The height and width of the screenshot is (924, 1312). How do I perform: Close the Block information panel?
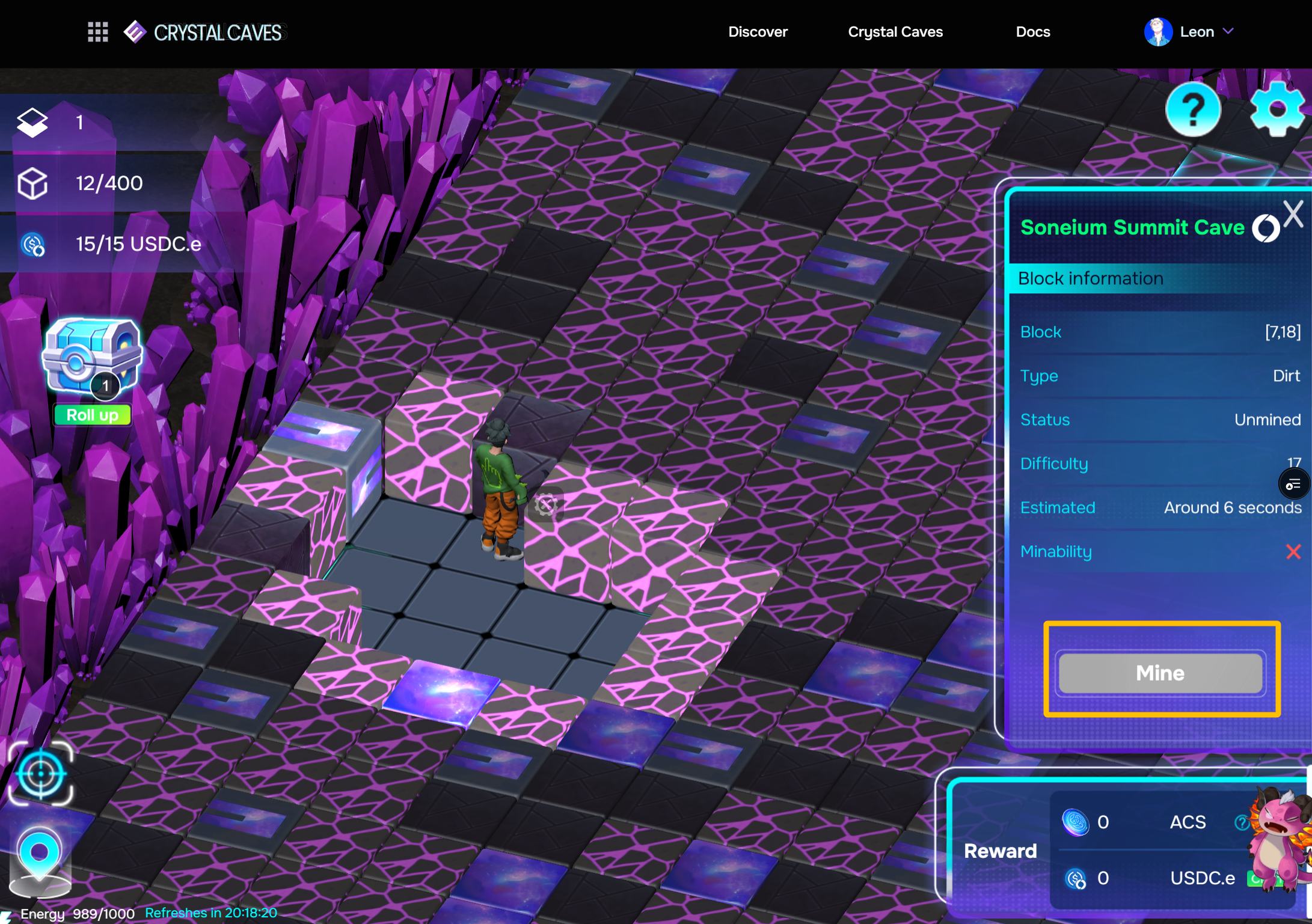click(1293, 214)
